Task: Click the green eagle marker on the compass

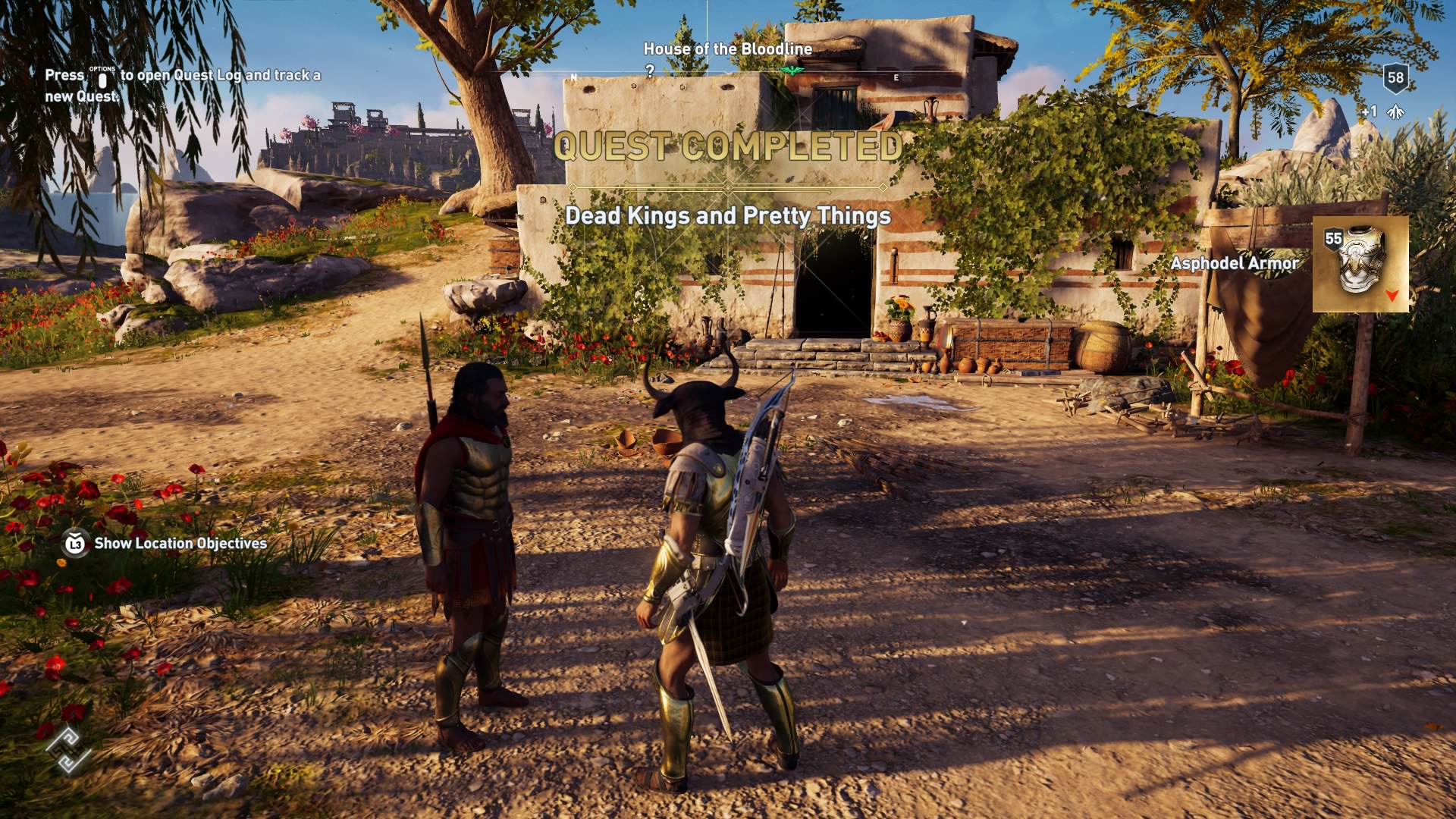Action: [x=792, y=69]
